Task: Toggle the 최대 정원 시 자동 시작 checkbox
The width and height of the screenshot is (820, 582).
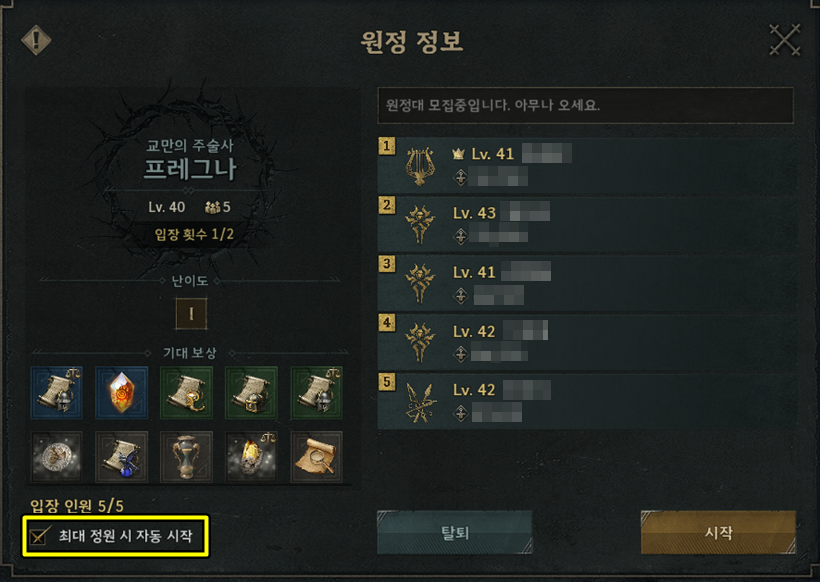Action: coord(40,537)
